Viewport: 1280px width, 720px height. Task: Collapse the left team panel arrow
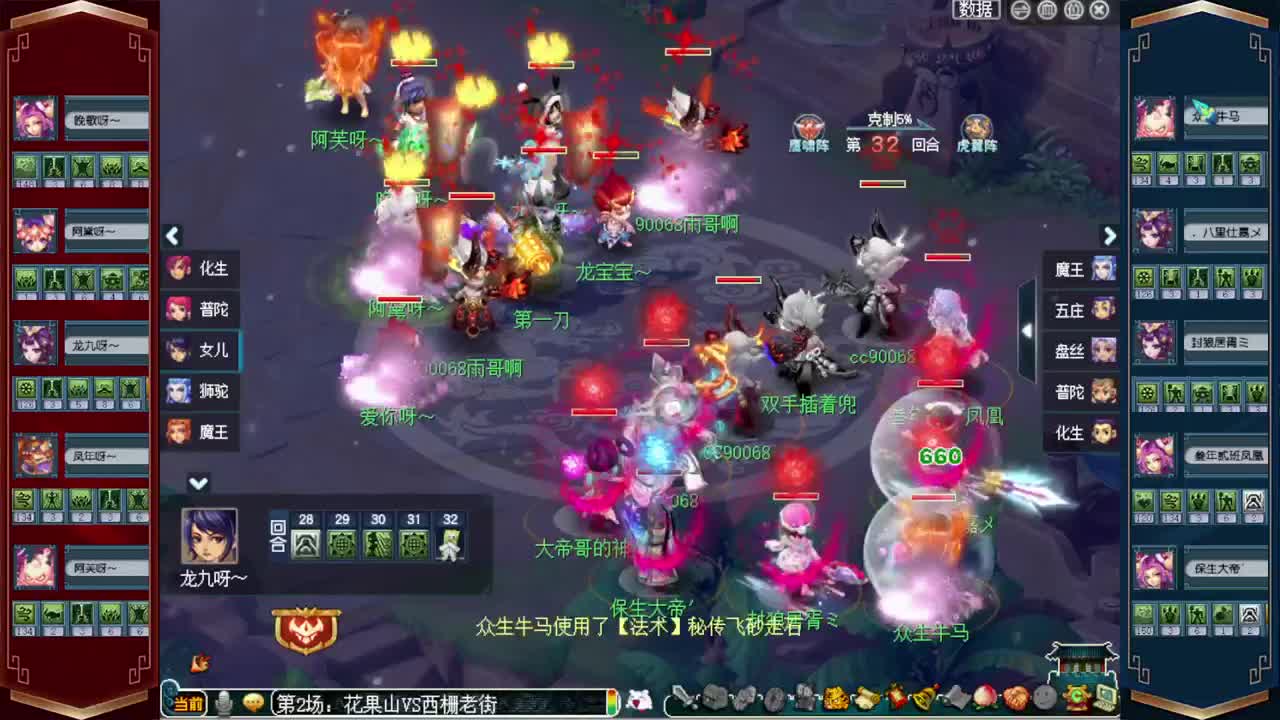173,236
